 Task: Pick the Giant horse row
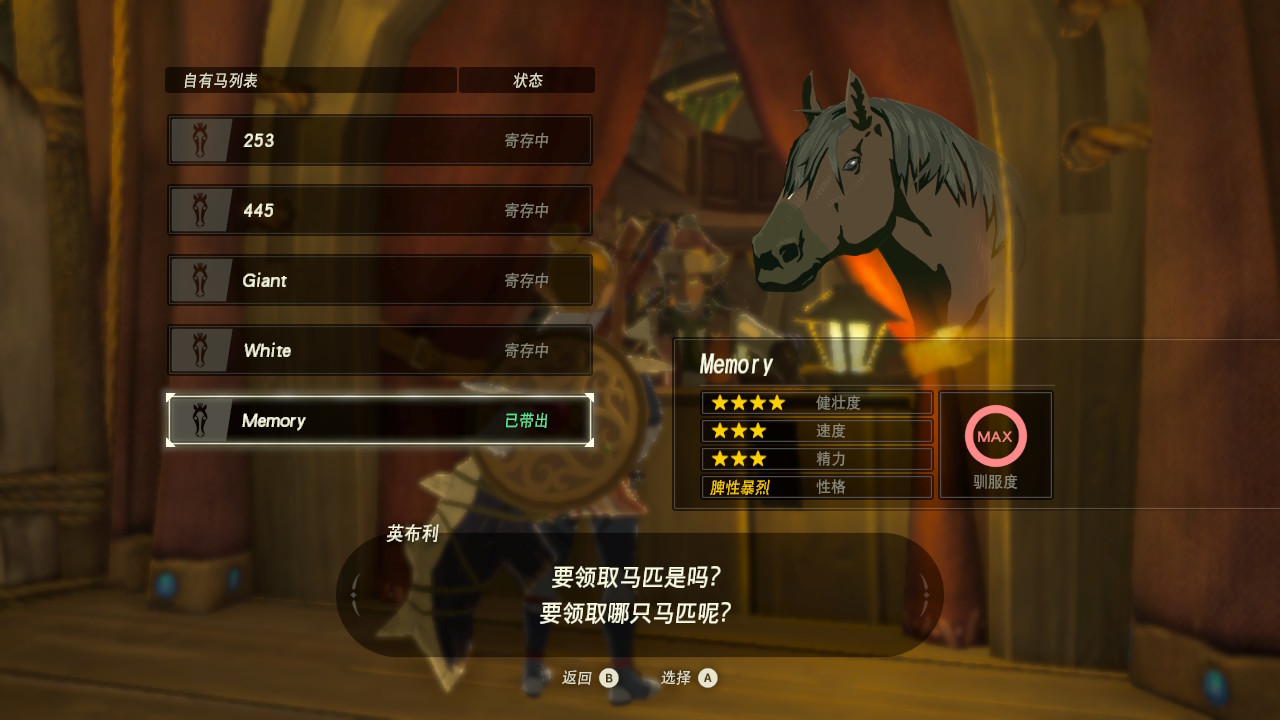(x=380, y=280)
